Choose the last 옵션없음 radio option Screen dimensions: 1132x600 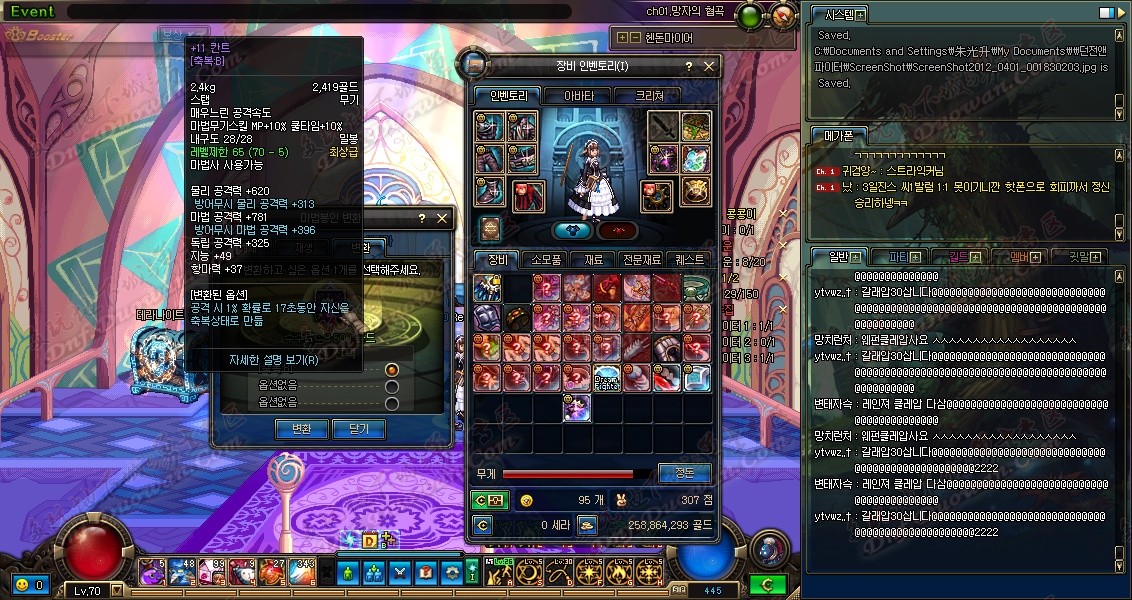[392, 403]
